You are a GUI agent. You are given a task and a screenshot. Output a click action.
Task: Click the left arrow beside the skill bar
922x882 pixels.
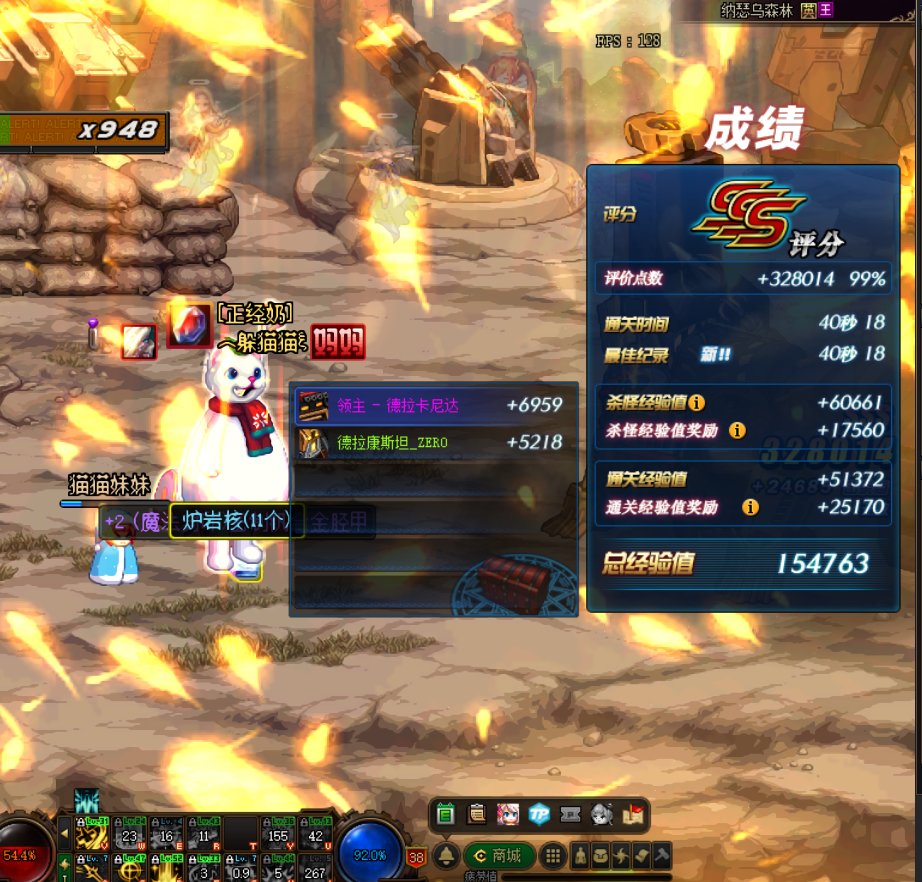[x=64, y=832]
